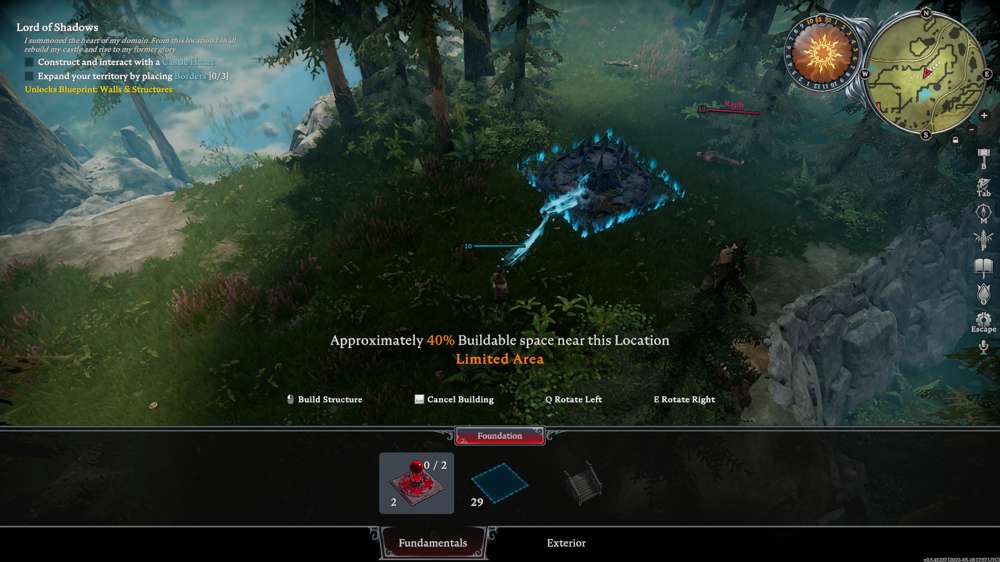Viewport: 1000px width, 562px height.
Task: Open the build menu hammer icon
Action: click(x=983, y=158)
